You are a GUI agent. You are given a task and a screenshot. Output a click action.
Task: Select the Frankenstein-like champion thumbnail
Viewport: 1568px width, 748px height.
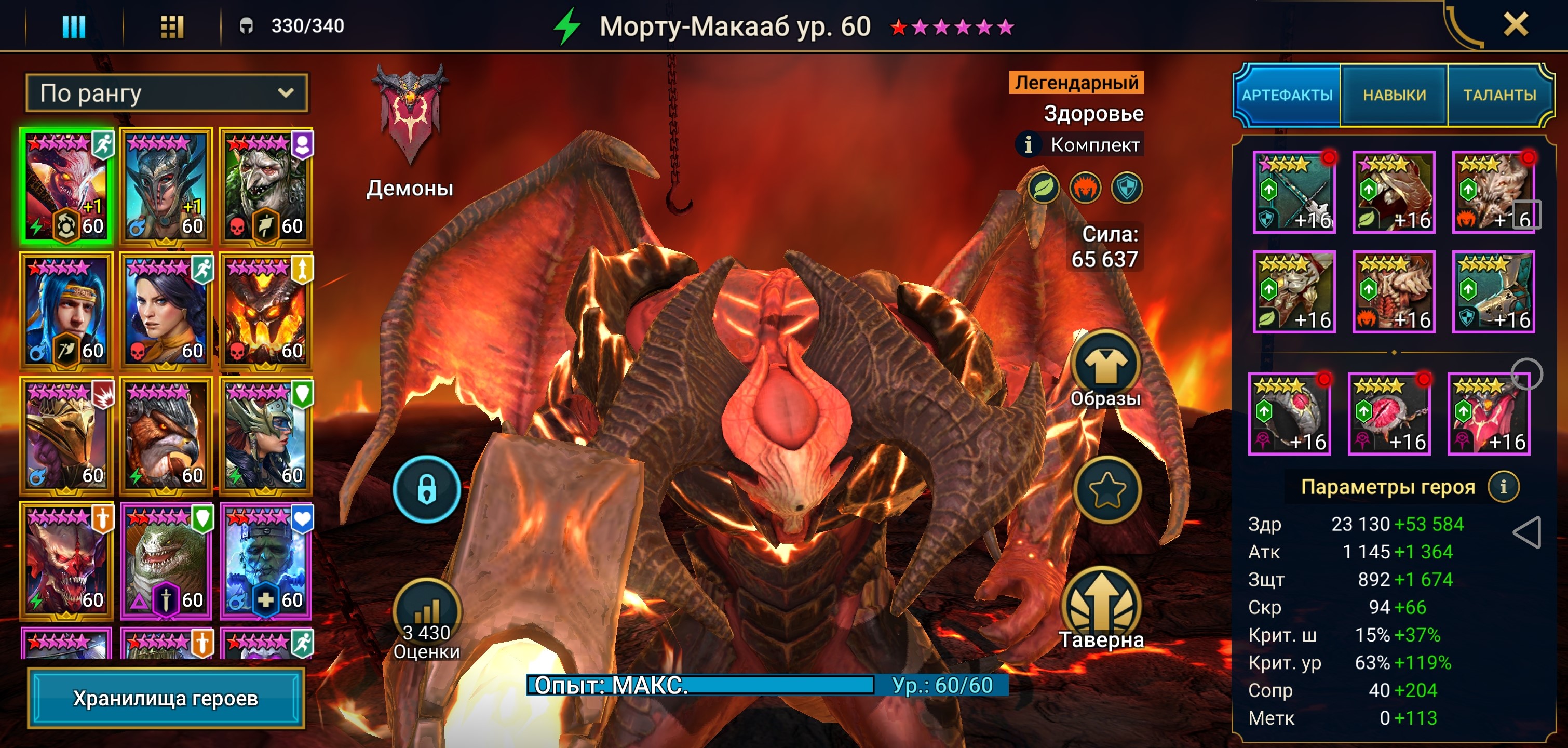(266, 560)
